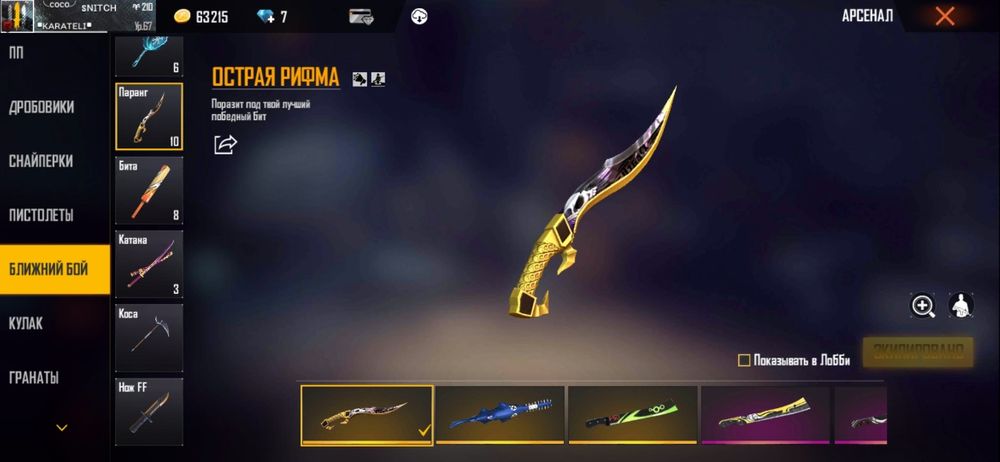Select the black and green parang skin

[632, 414]
